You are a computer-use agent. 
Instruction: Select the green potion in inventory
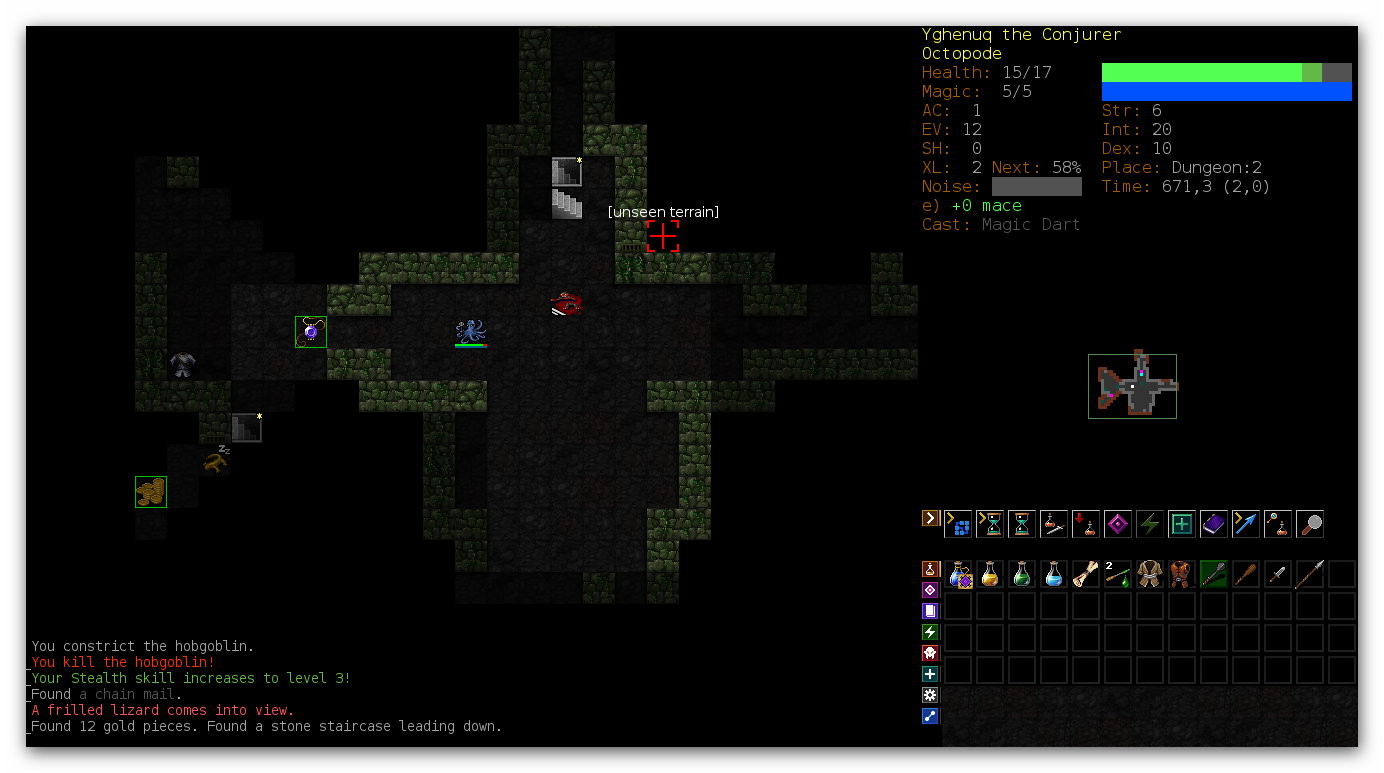tap(1022, 574)
